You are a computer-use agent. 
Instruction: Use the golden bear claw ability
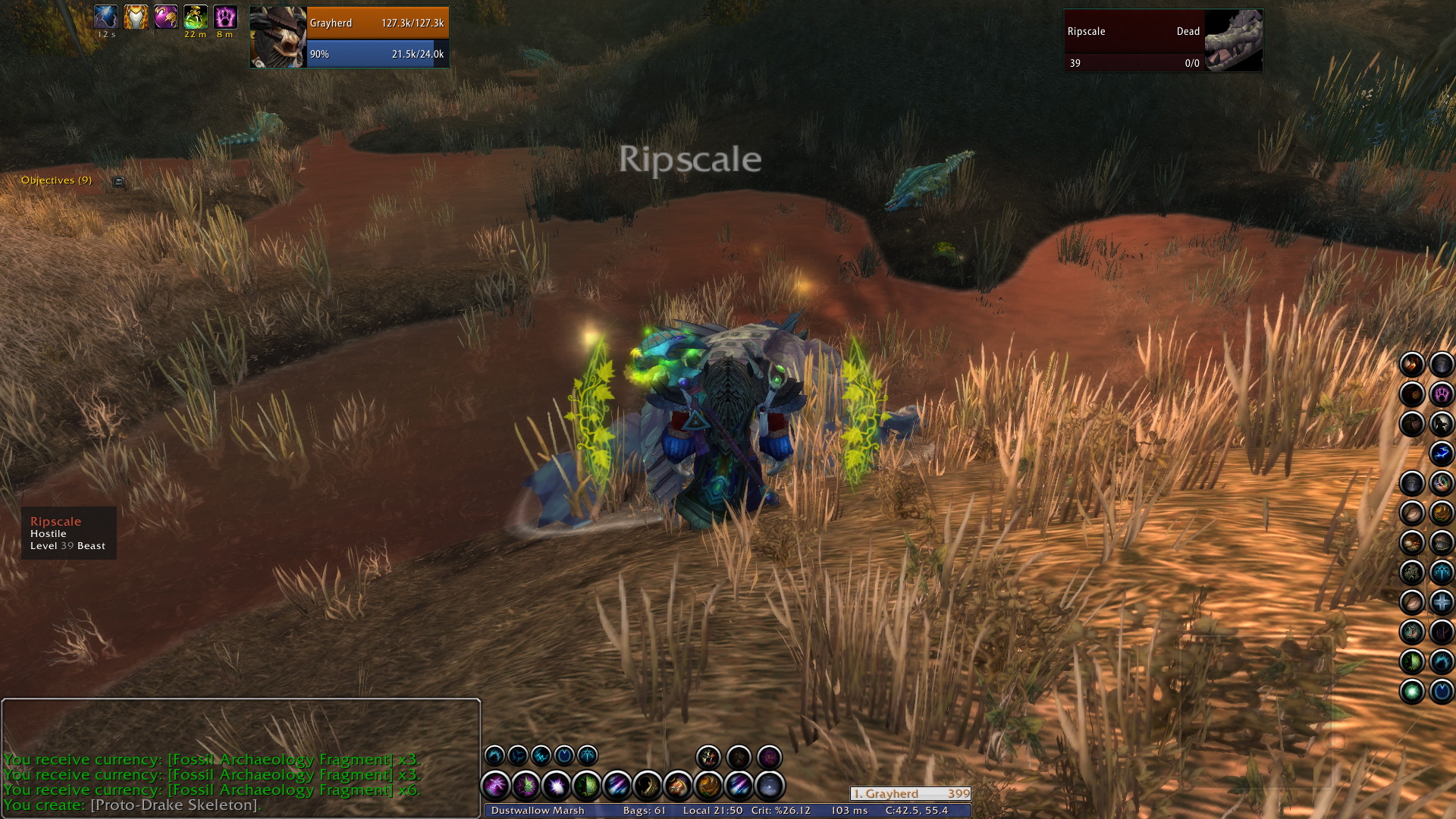(x=708, y=786)
